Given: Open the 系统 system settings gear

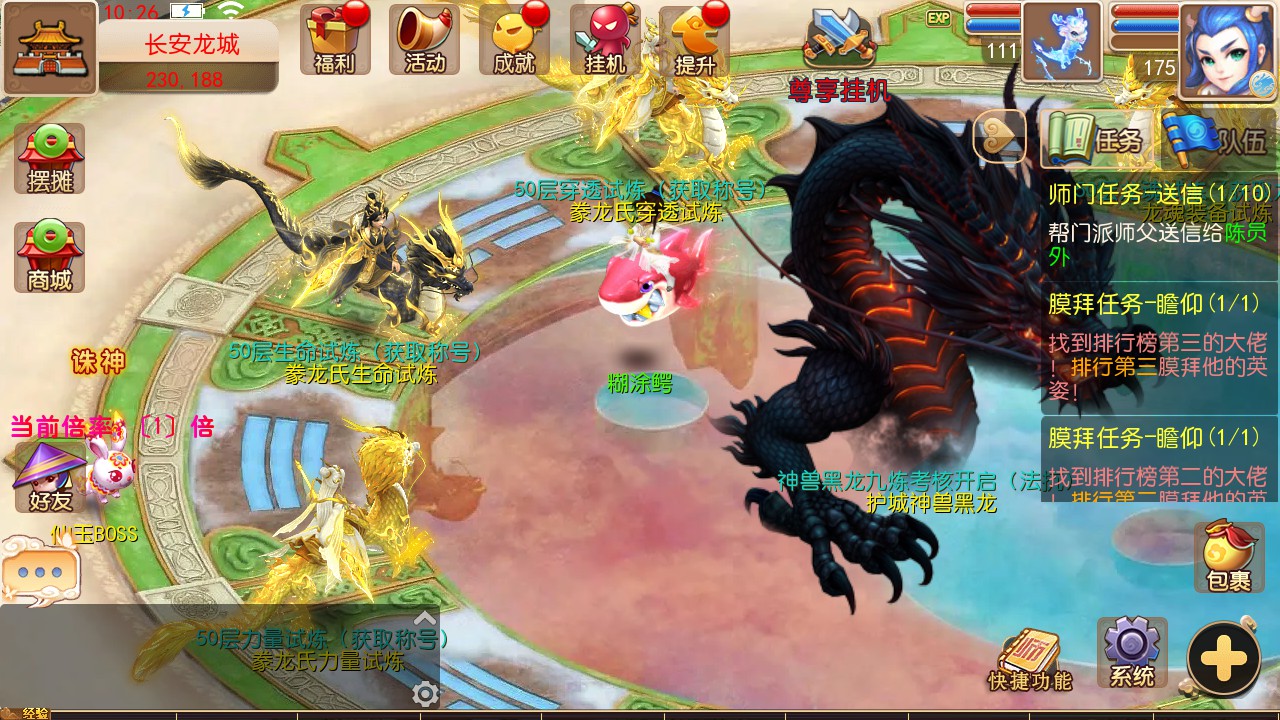Looking at the screenshot, I should click(1132, 652).
